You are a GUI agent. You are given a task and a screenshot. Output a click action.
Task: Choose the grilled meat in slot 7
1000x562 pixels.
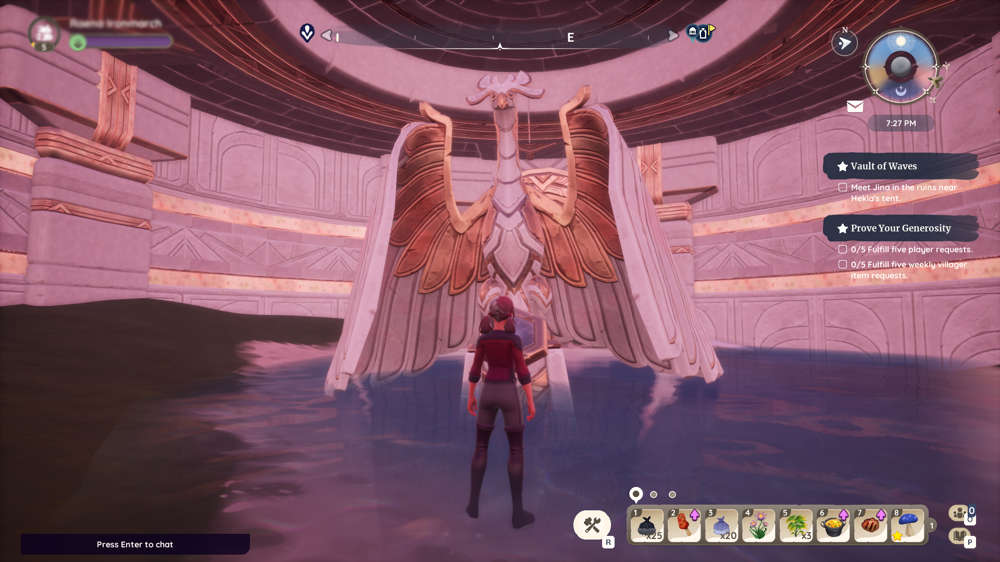871,525
